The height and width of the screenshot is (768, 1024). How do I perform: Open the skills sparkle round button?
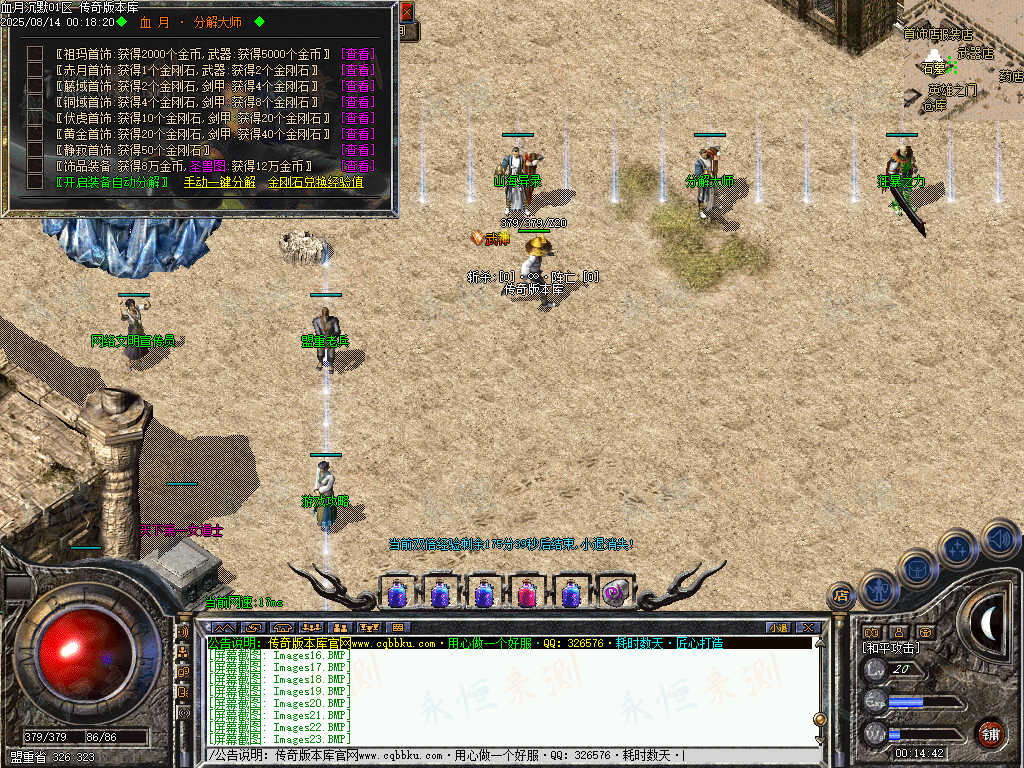(x=958, y=548)
